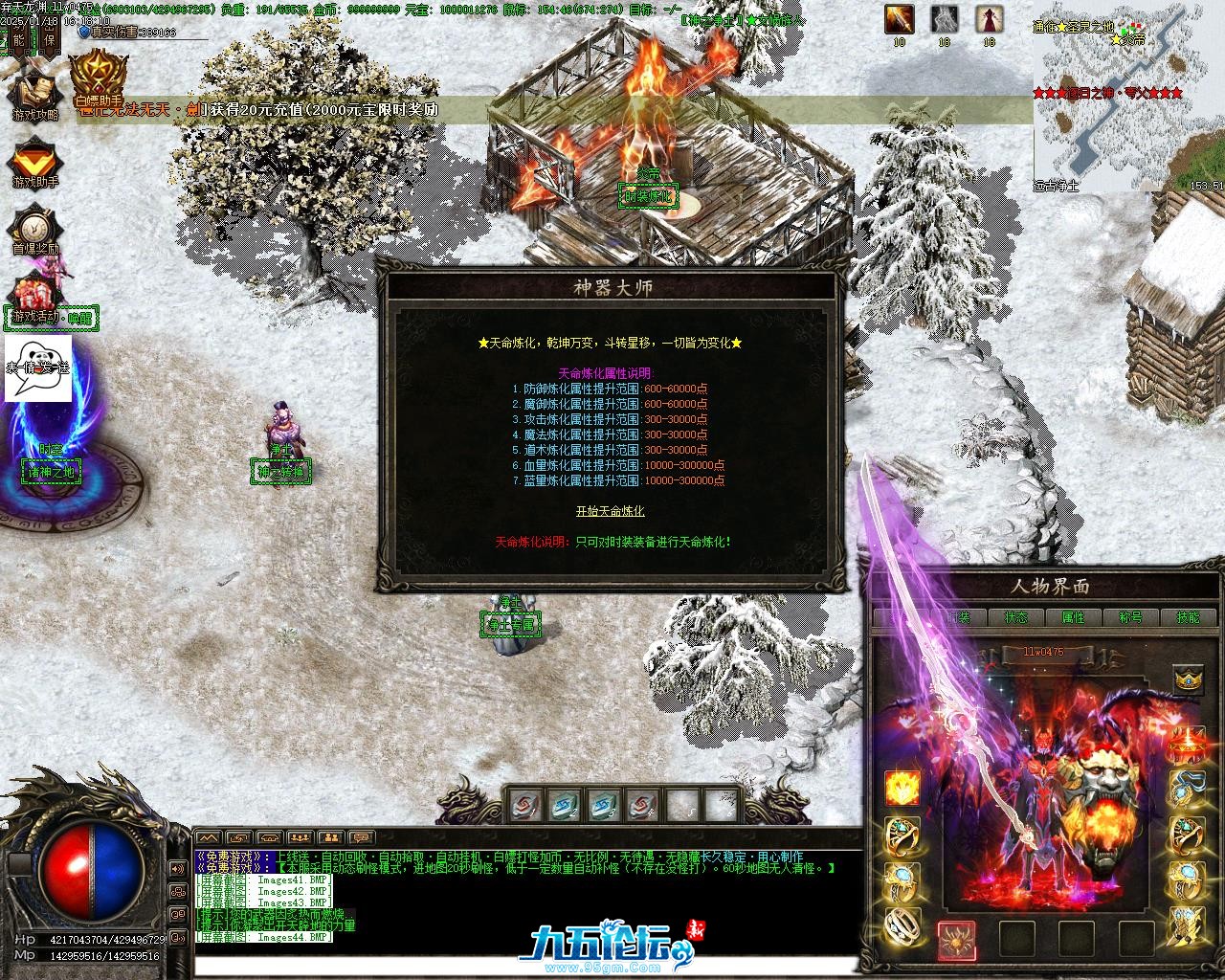Switch to the 称号 tab

pos(1130,617)
